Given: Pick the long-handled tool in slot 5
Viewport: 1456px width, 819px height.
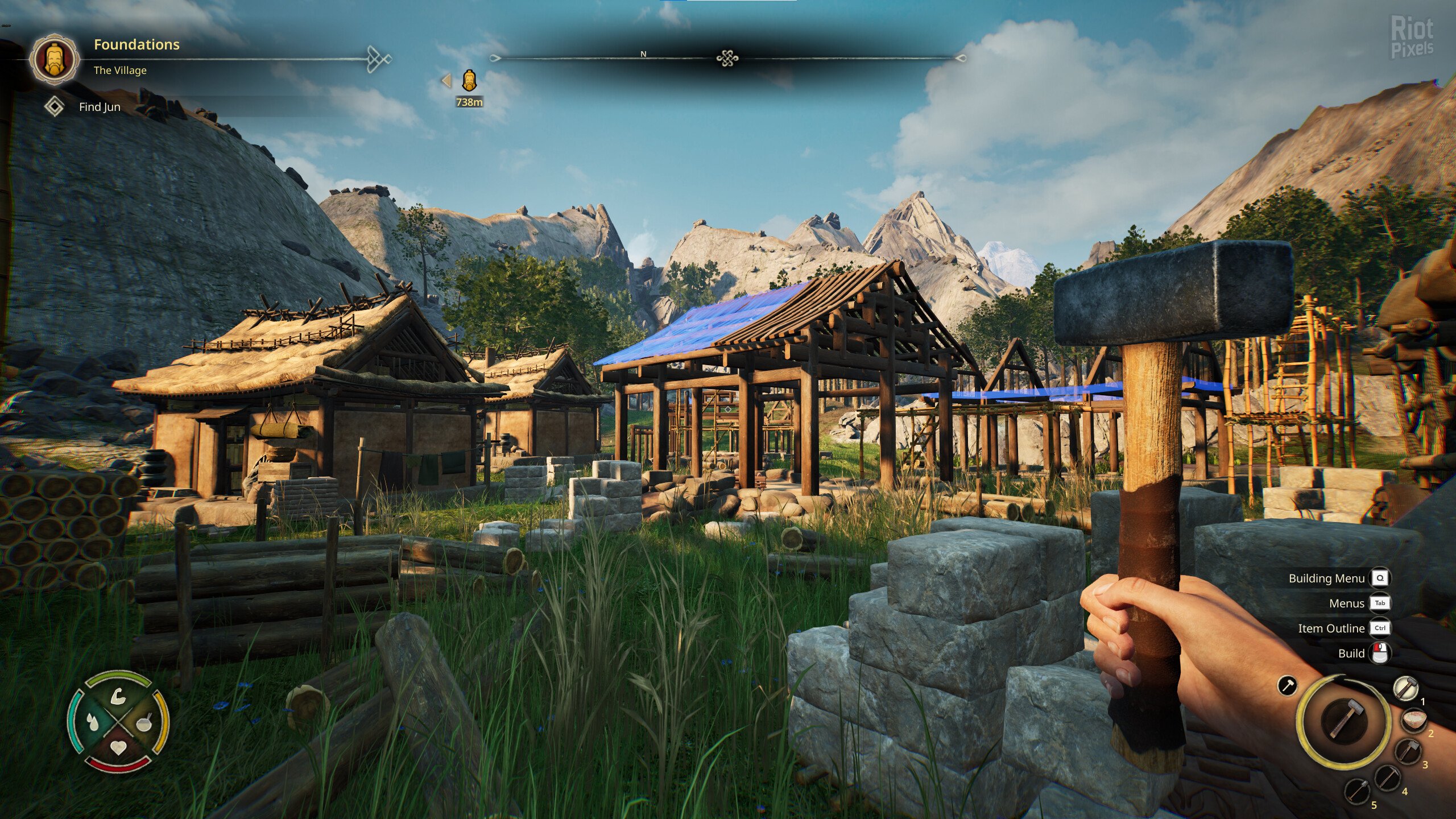Looking at the screenshot, I should point(1356,790).
